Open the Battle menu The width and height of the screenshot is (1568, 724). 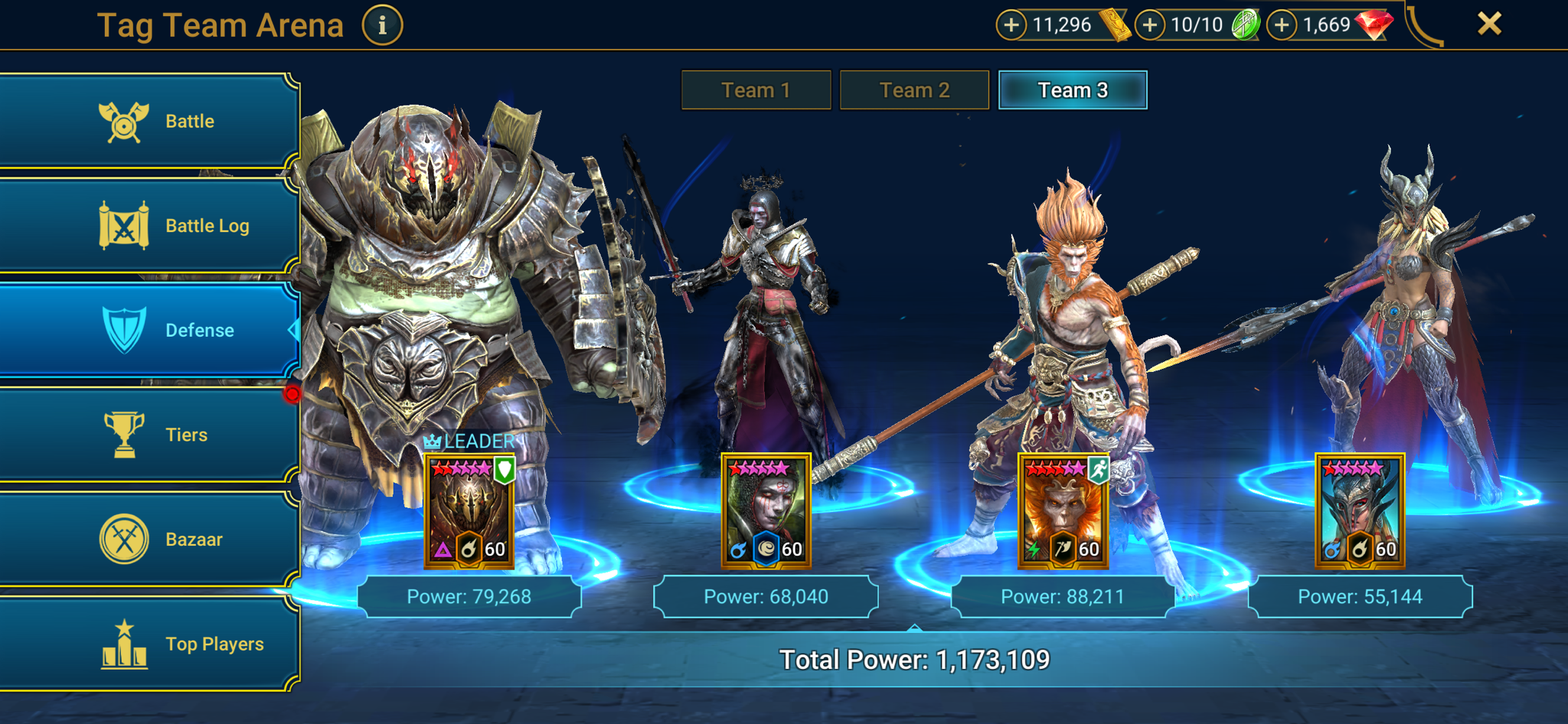coord(149,121)
